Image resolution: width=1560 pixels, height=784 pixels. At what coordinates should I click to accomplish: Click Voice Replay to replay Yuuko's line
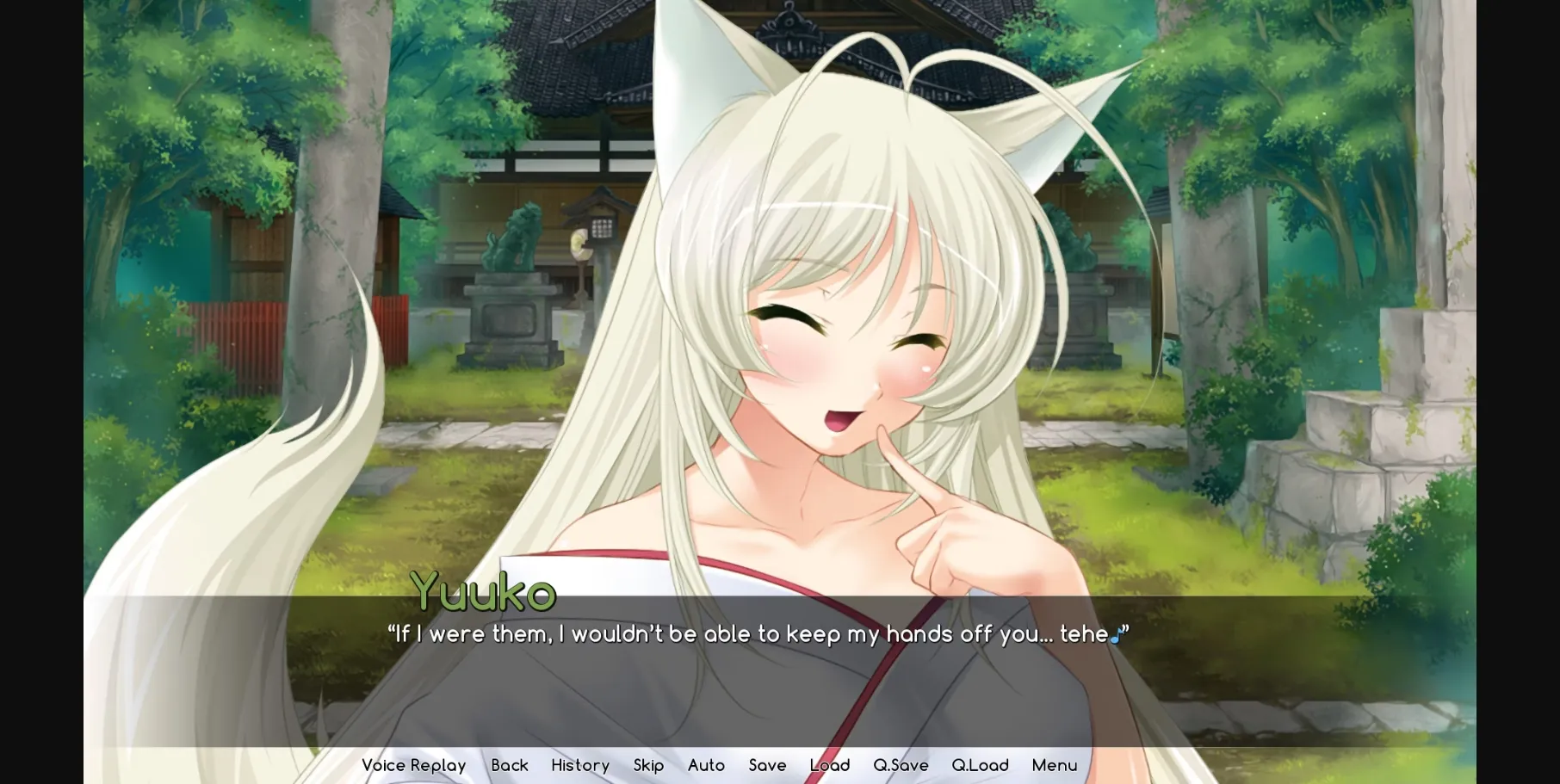click(413, 765)
